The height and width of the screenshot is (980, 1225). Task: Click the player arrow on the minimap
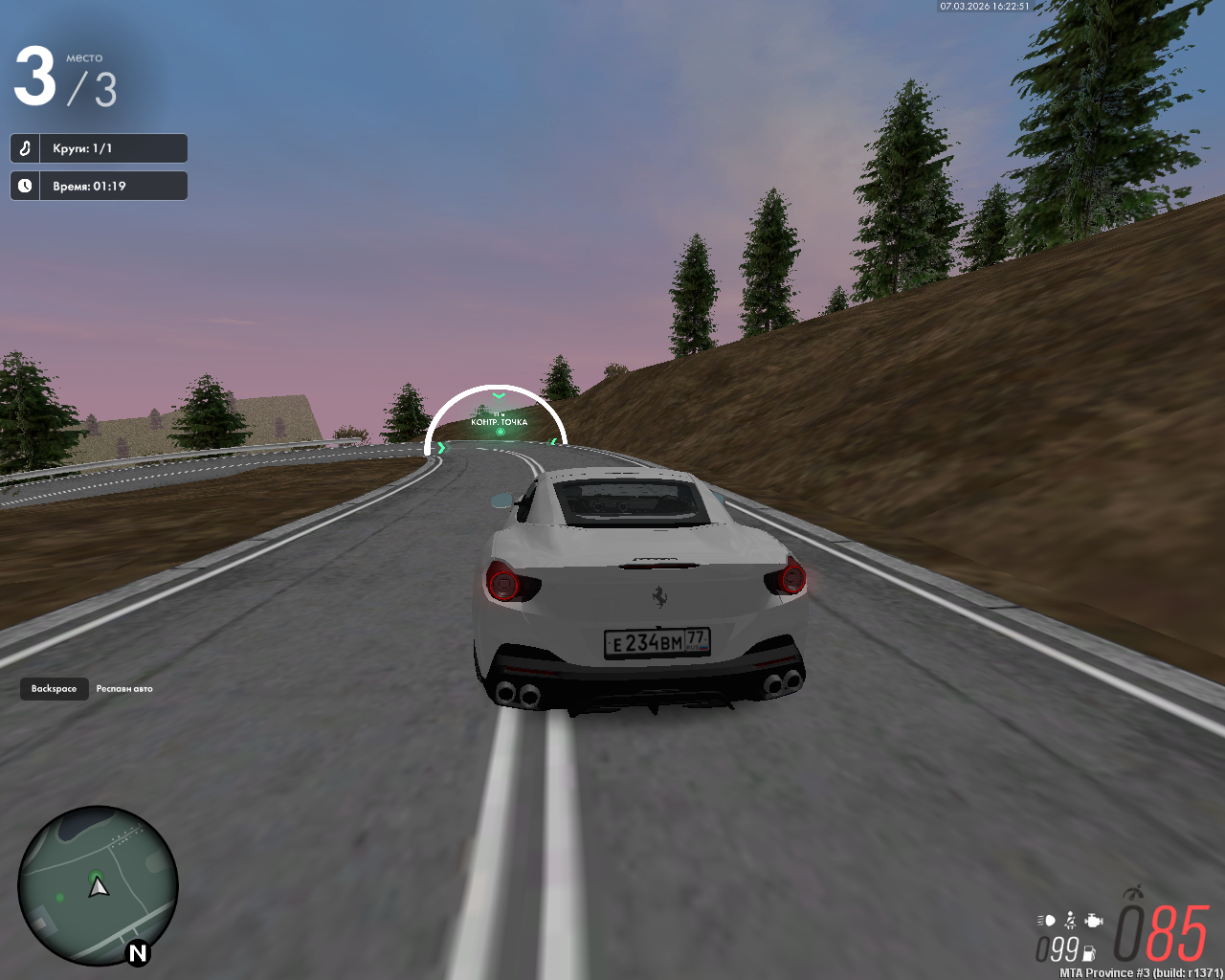[x=99, y=887]
